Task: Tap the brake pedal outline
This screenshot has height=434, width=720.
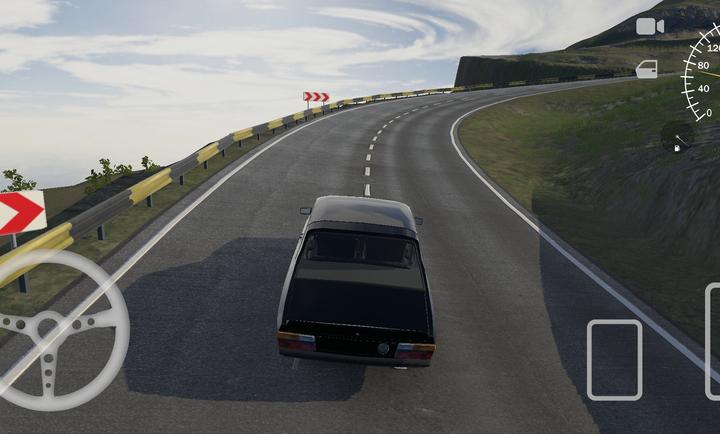Action: tap(614, 359)
